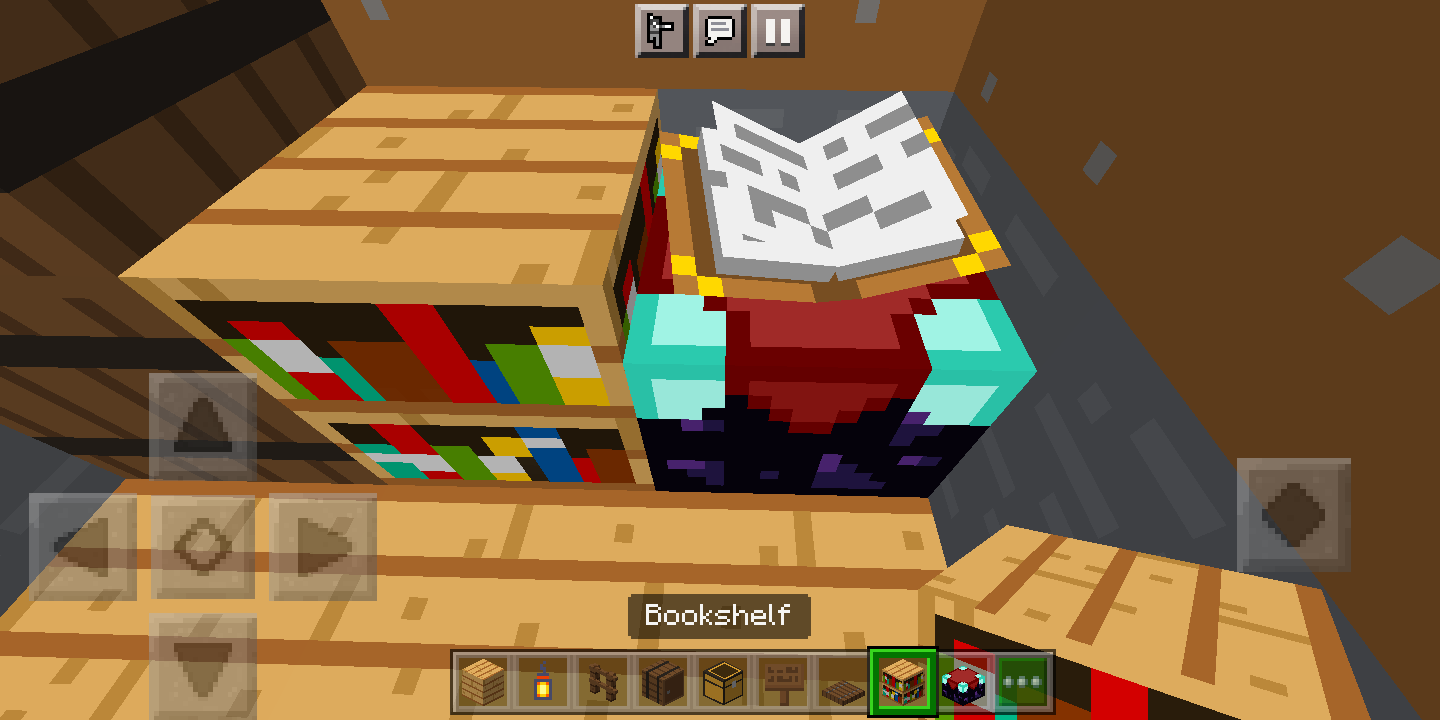Select the wooden trapdoor hotbar slot
Image resolution: width=1440 pixels, height=720 pixels.
(x=843, y=682)
